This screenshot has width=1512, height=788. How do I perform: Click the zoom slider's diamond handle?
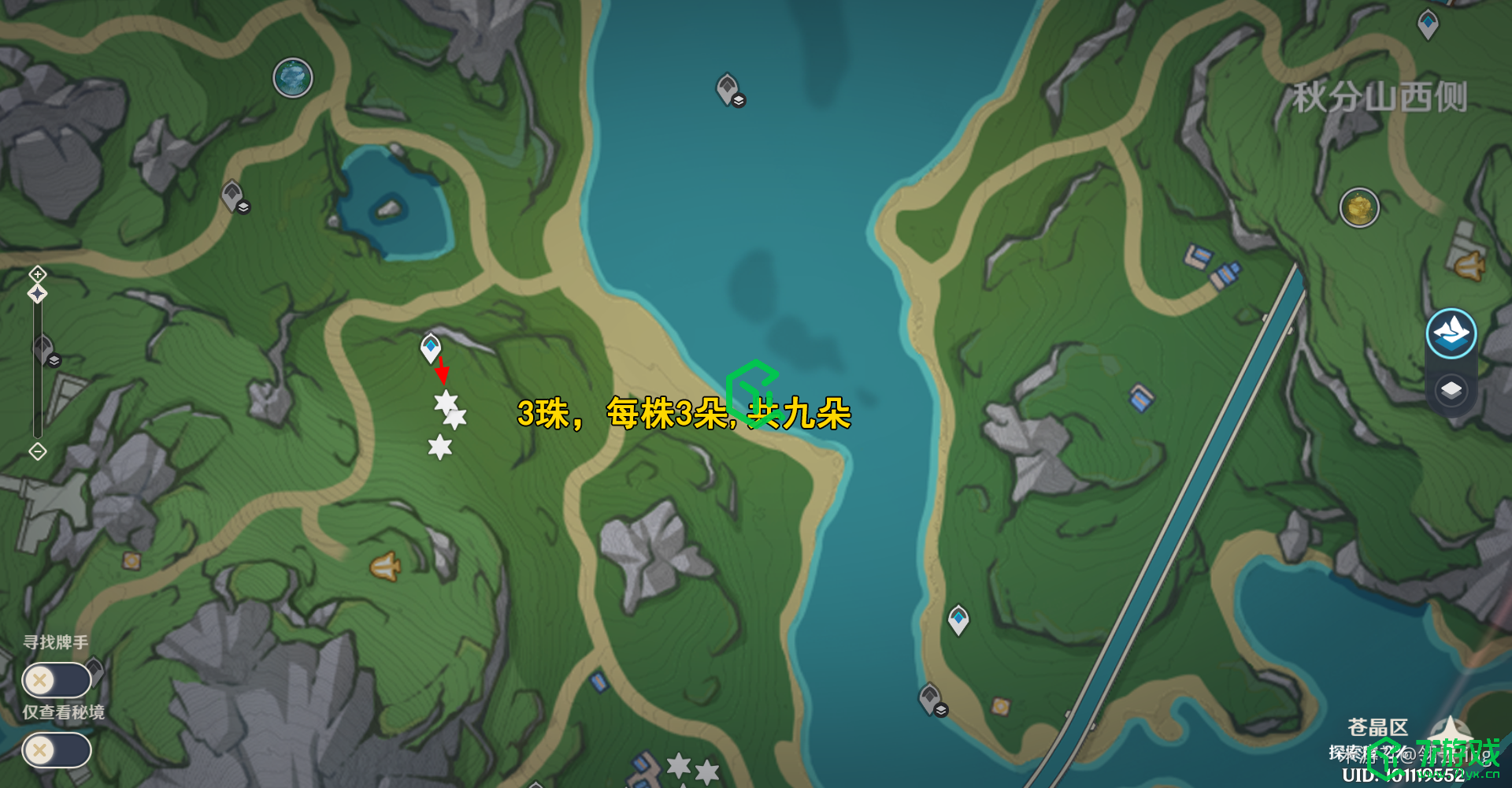(38, 294)
